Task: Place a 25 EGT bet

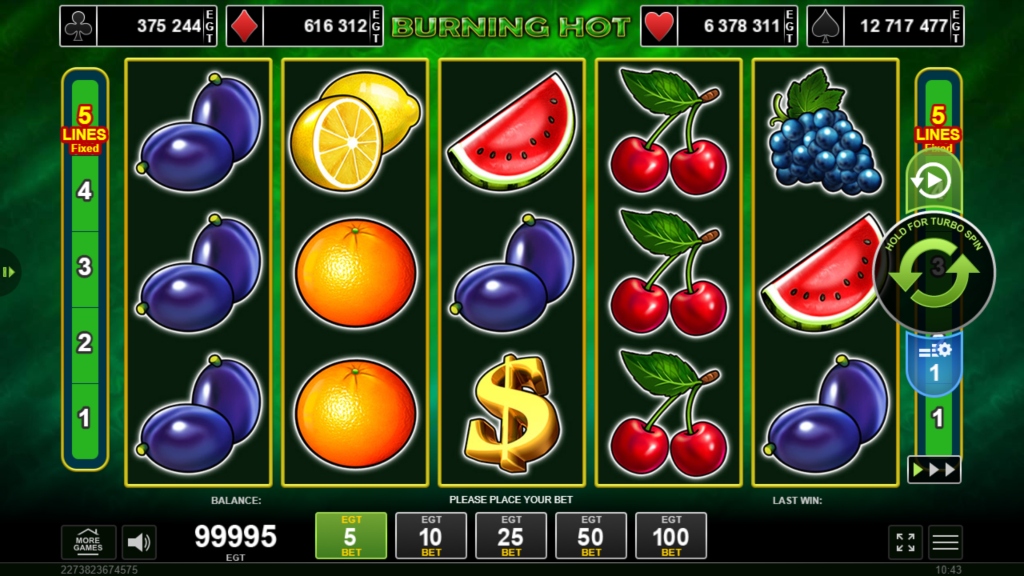Action: 511,535
